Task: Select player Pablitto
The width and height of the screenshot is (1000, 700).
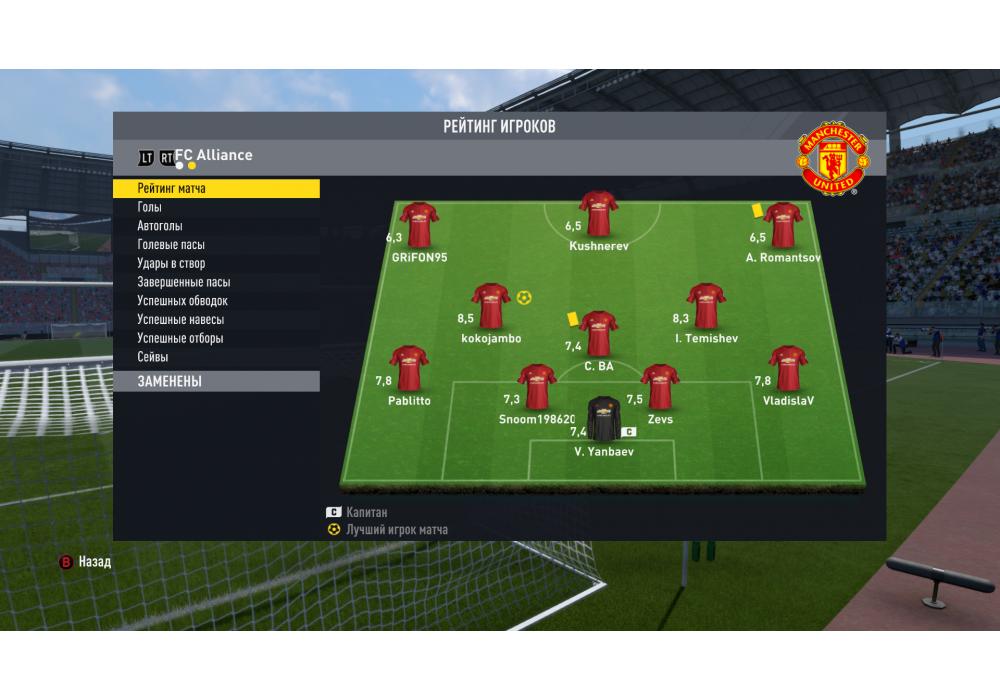Action: (x=409, y=368)
